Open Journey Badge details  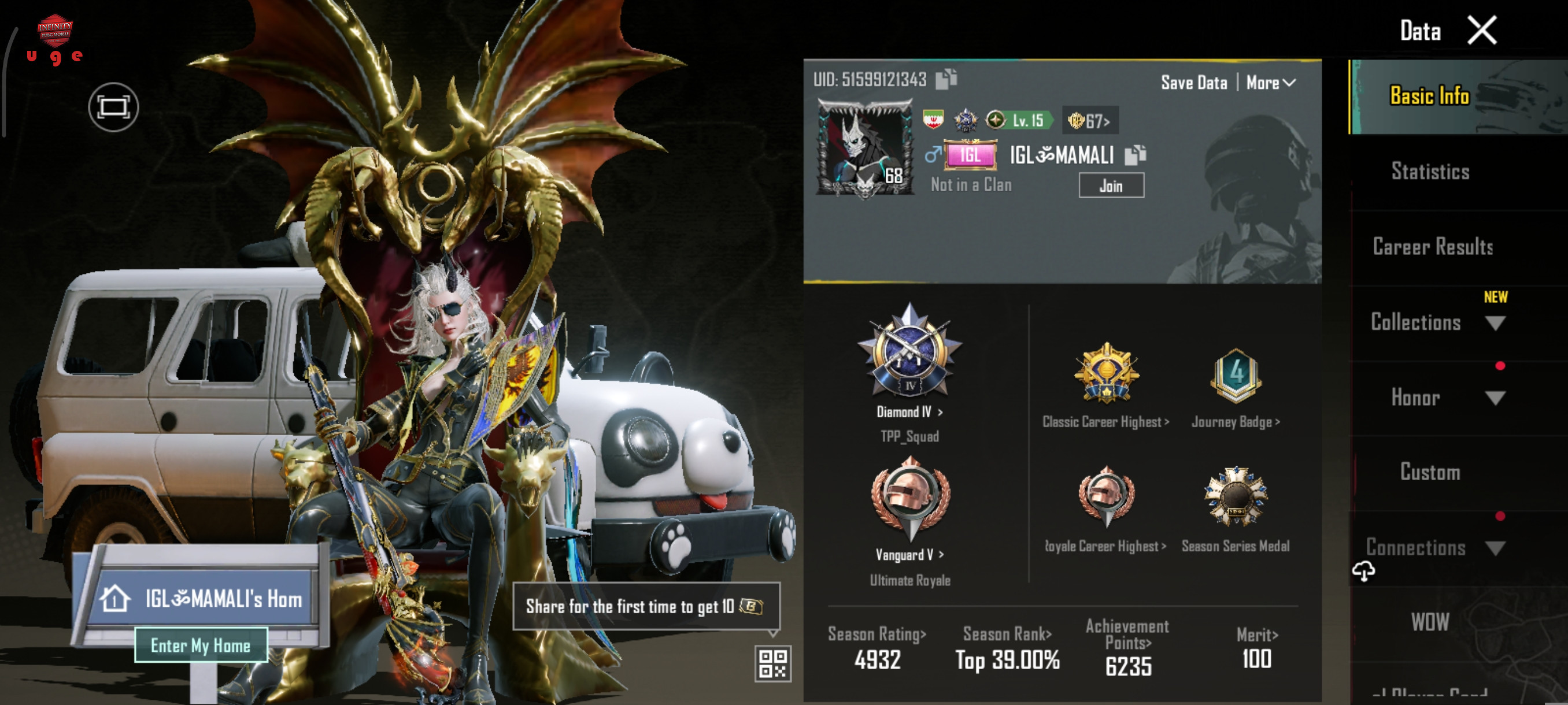(x=1235, y=421)
